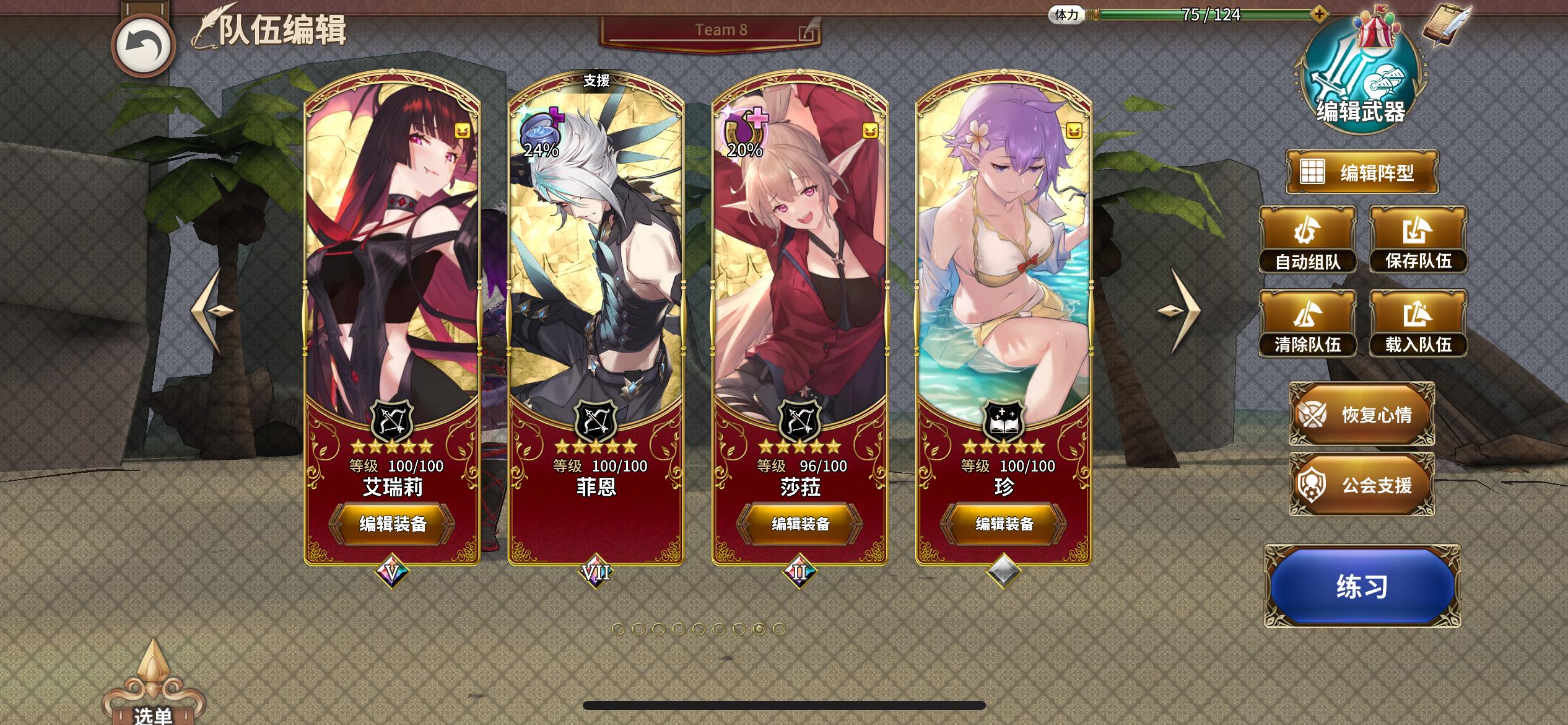1568x725 pixels.
Task: Go back with the return arrow button
Action: pyautogui.click(x=143, y=46)
